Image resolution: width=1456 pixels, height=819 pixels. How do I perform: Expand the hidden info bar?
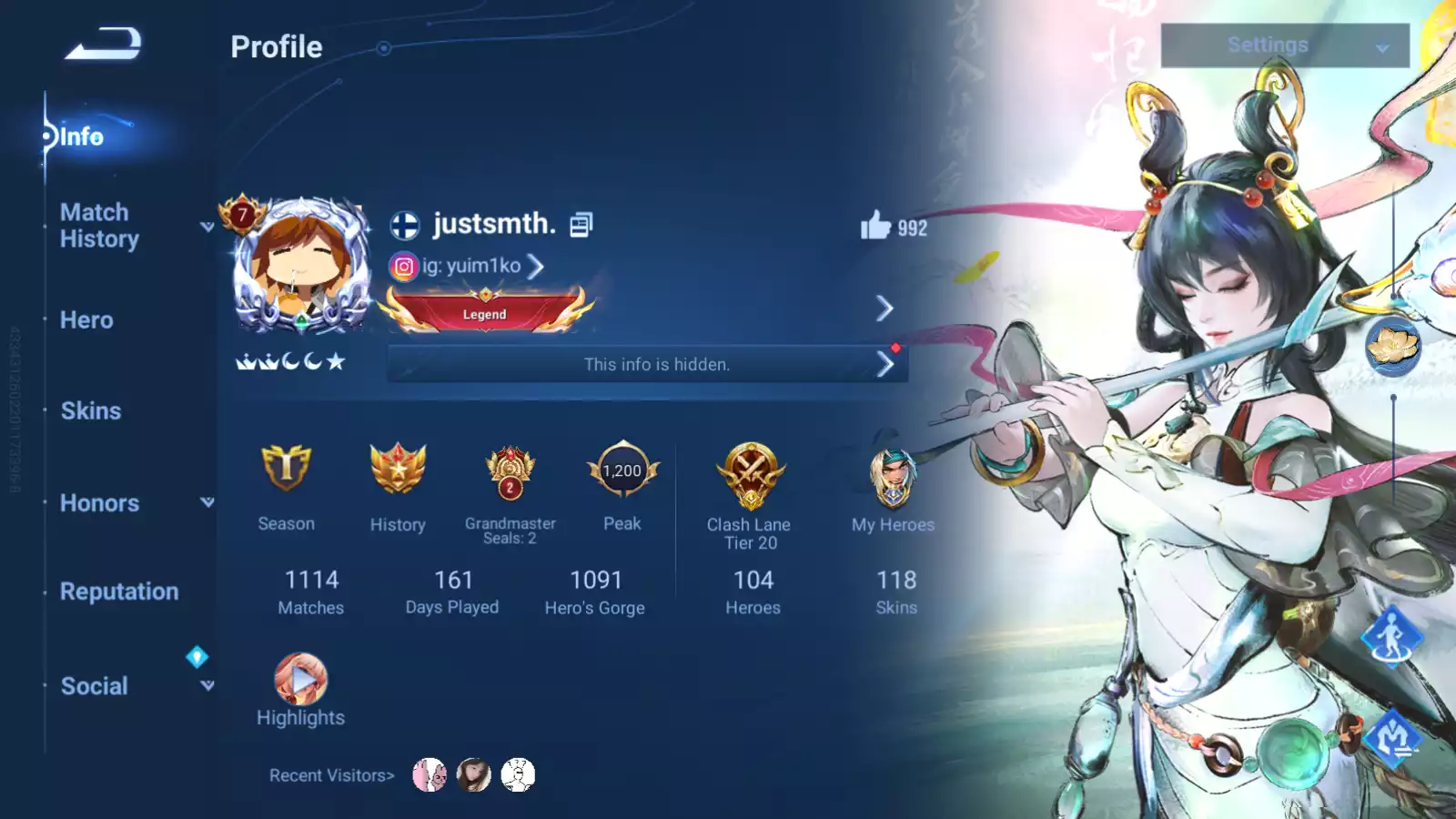pyautogui.click(x=648, y=365)
